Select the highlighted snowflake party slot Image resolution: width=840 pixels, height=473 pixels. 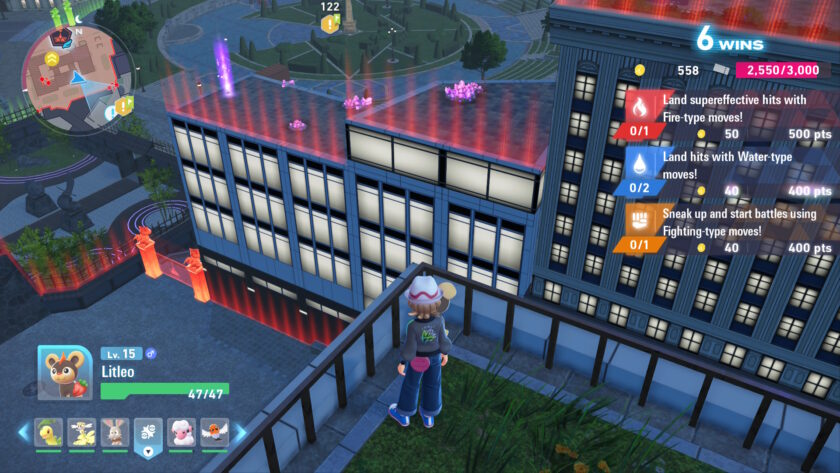tap(149, 432)
